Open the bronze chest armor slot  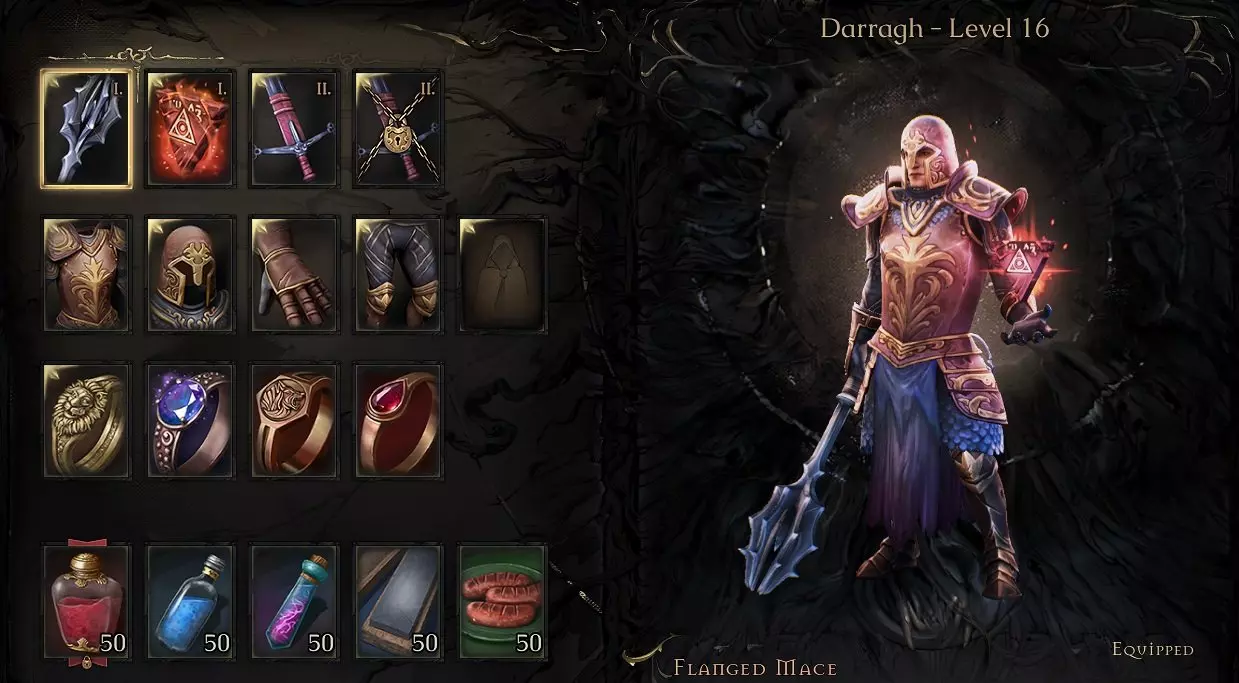(86, 274)
